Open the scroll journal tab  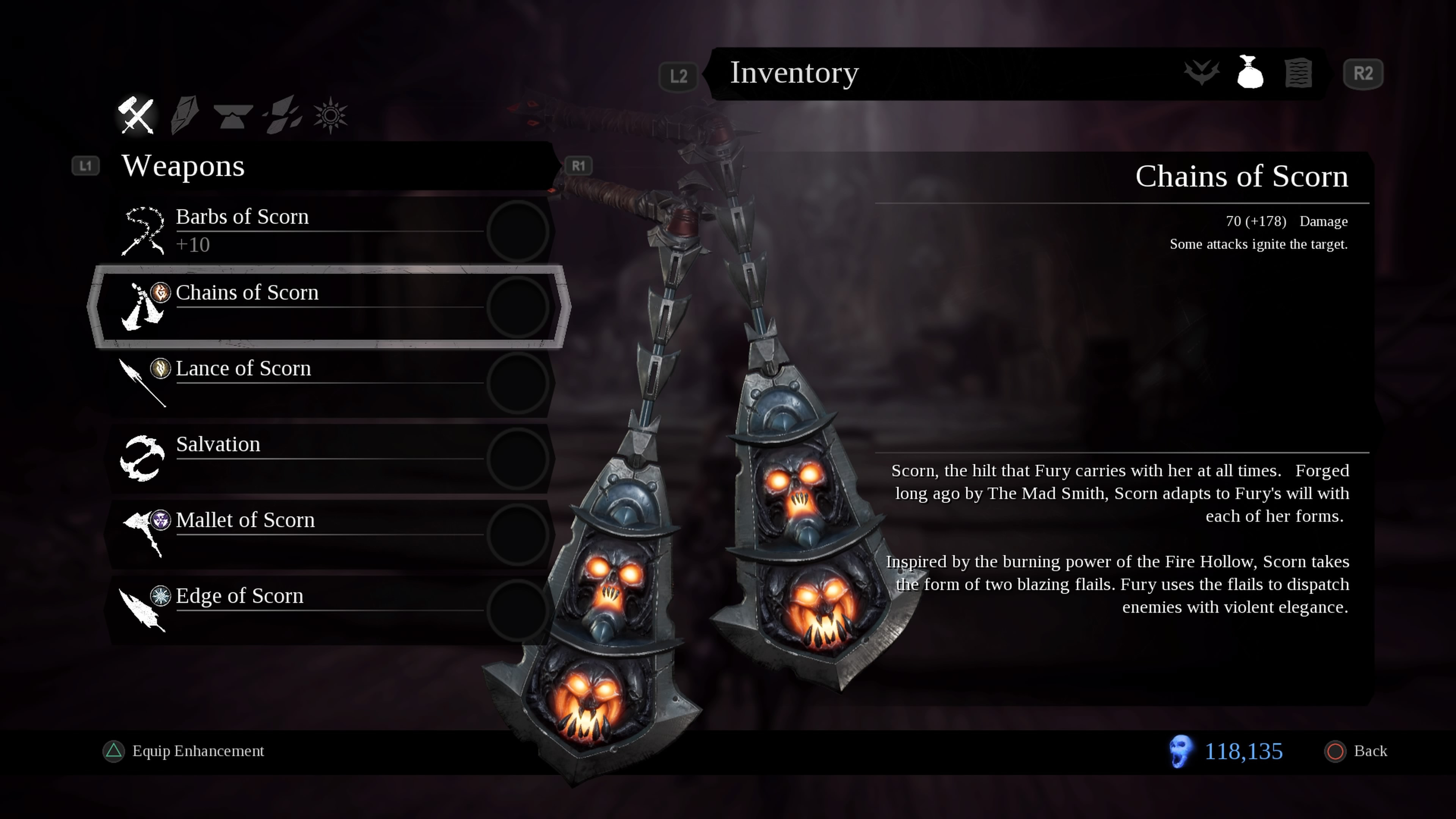(x=1298, y=72)
